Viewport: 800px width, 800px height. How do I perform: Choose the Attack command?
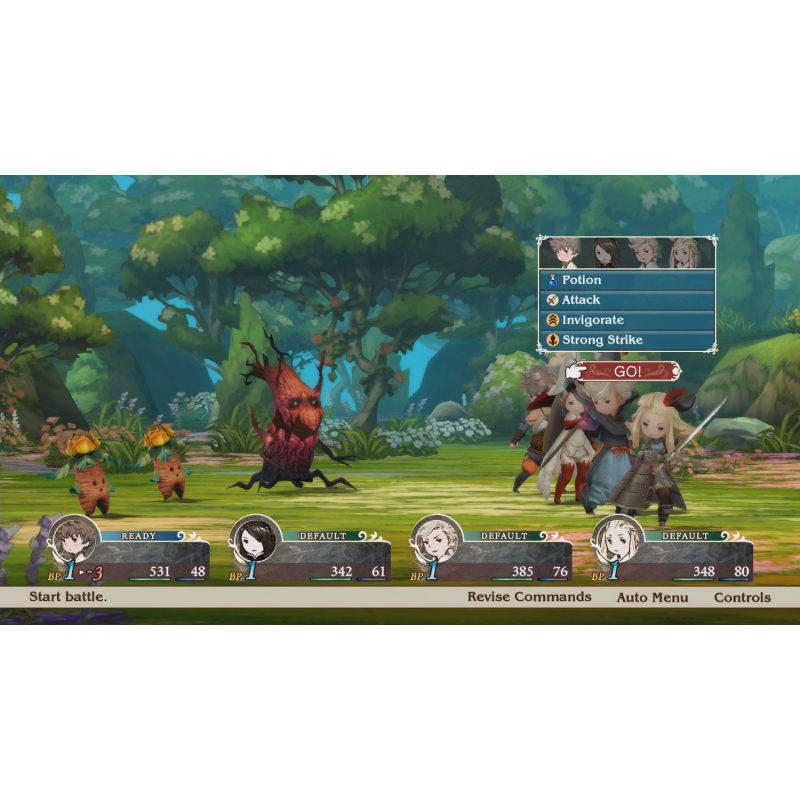point(627,300)
